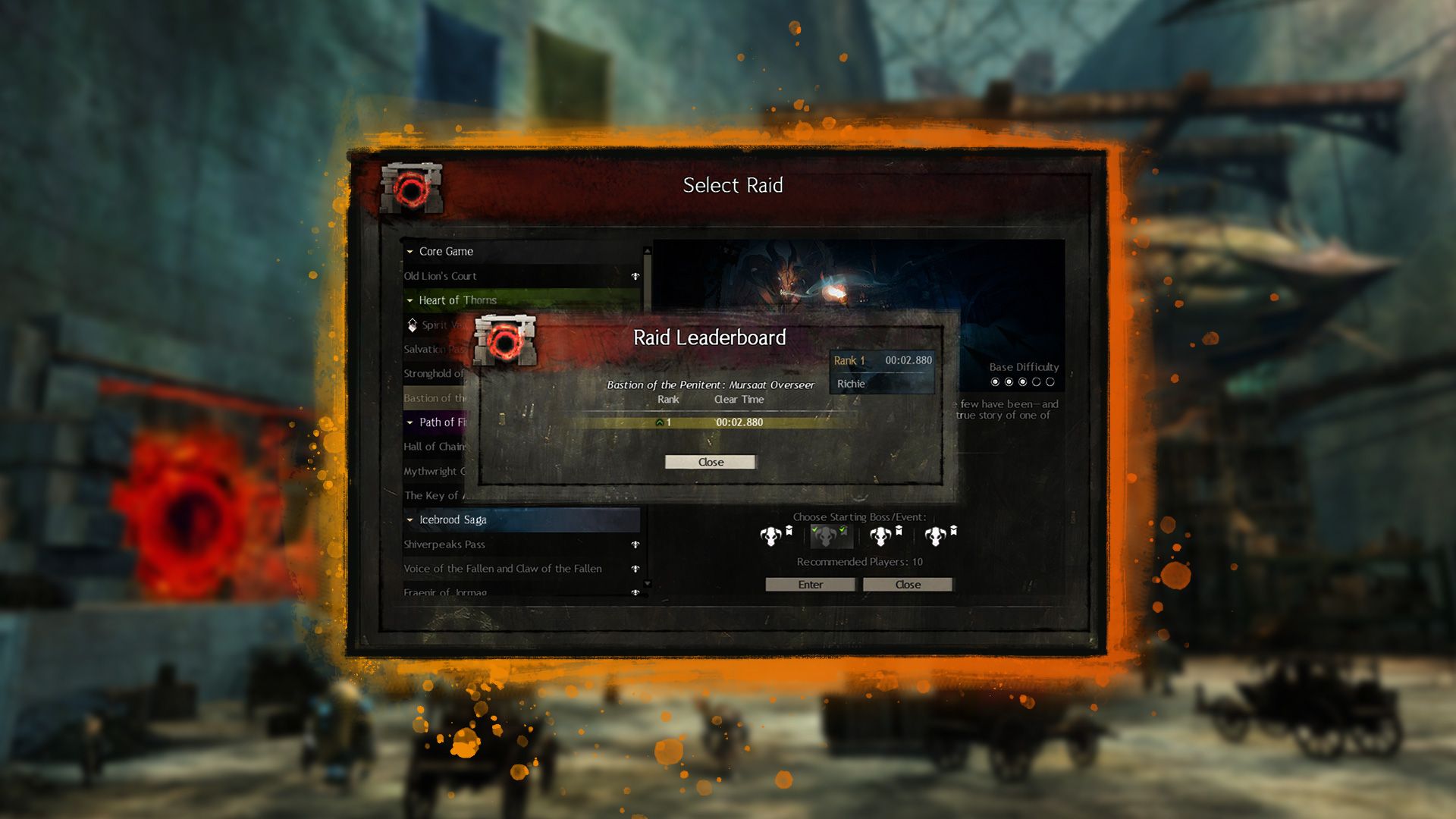Click the raid portal icon in Select Raid header
1456x819 pixels.
tap(413, 188)
